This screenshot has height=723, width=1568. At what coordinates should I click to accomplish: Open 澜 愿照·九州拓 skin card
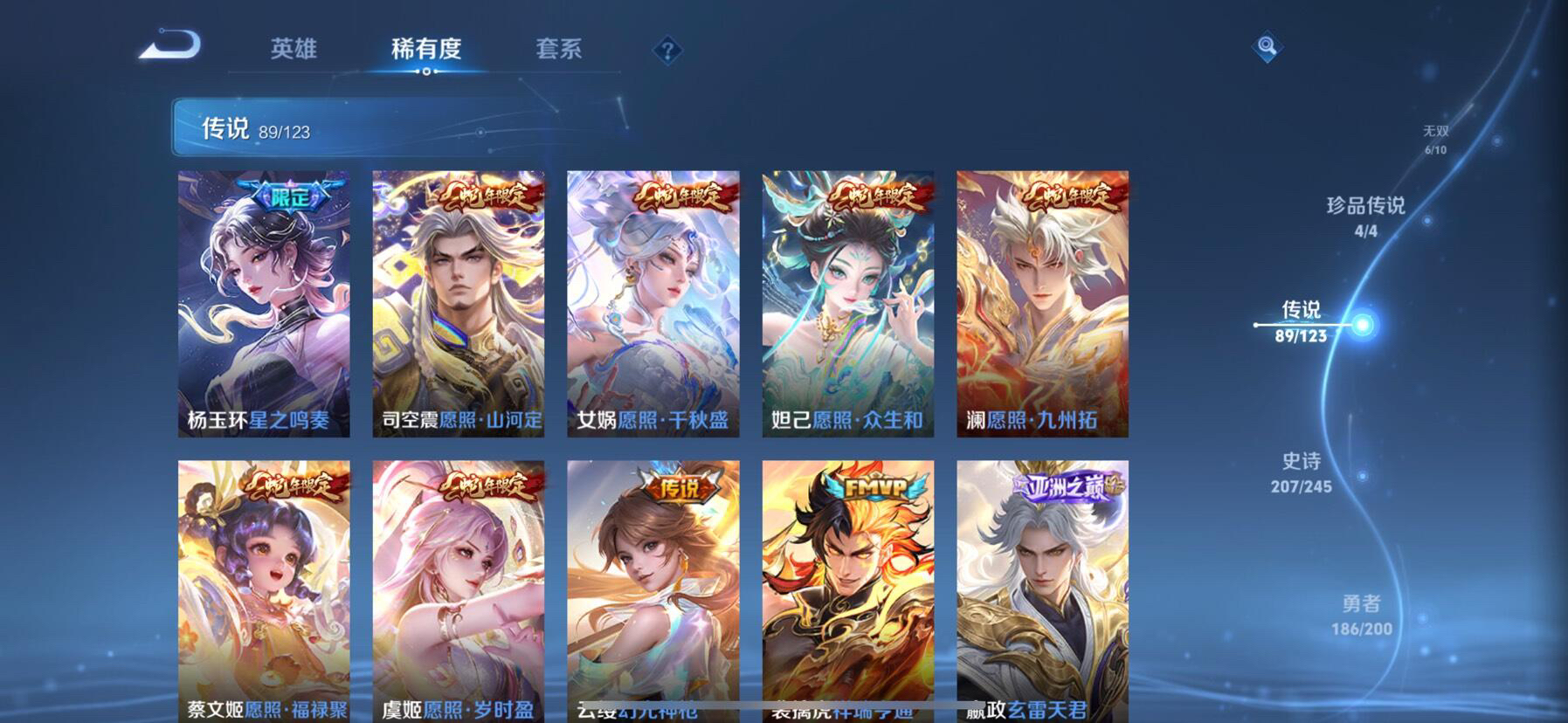pyautogui.click(x=1042, y=304)
